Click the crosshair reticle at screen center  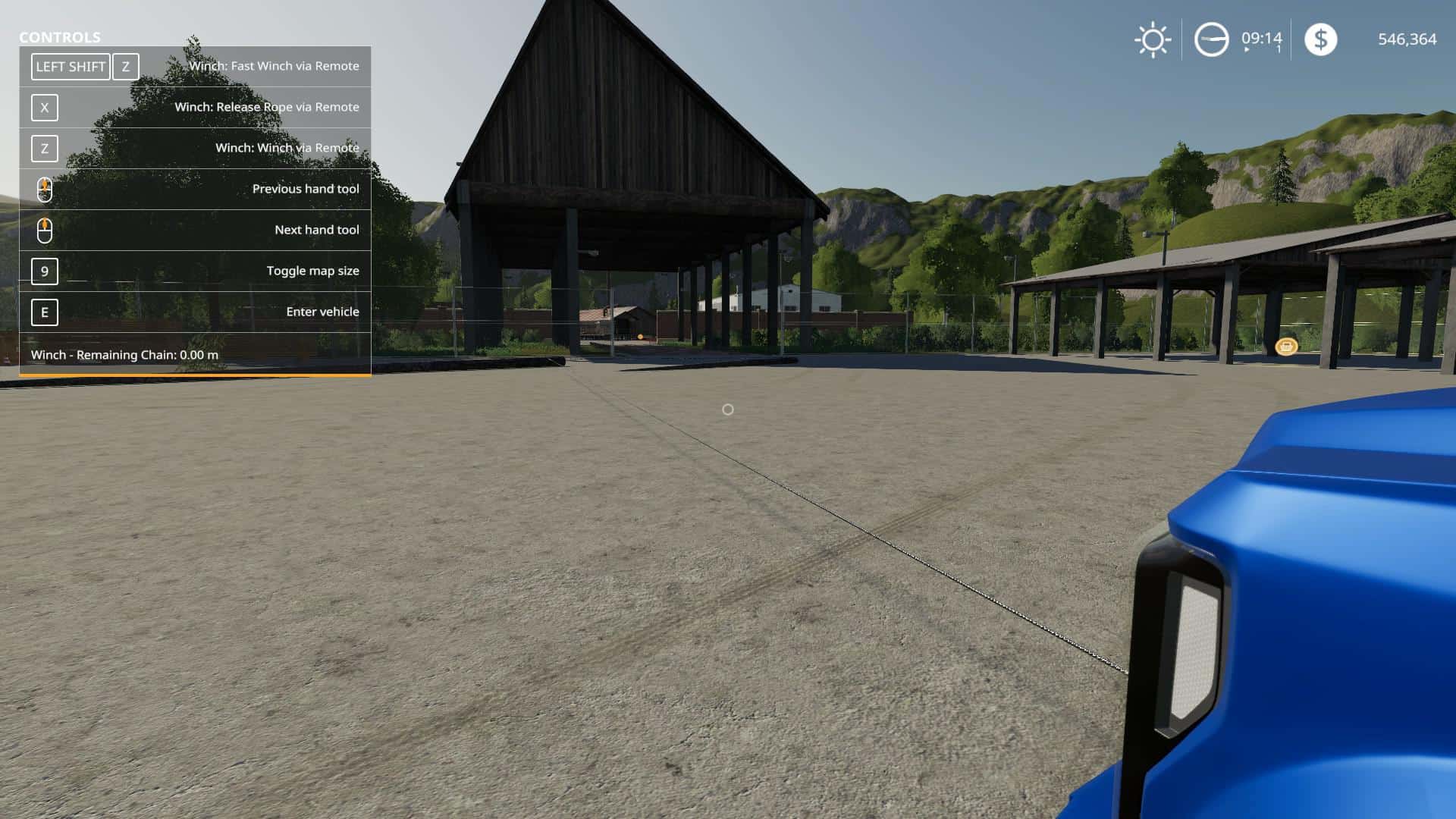727,409
